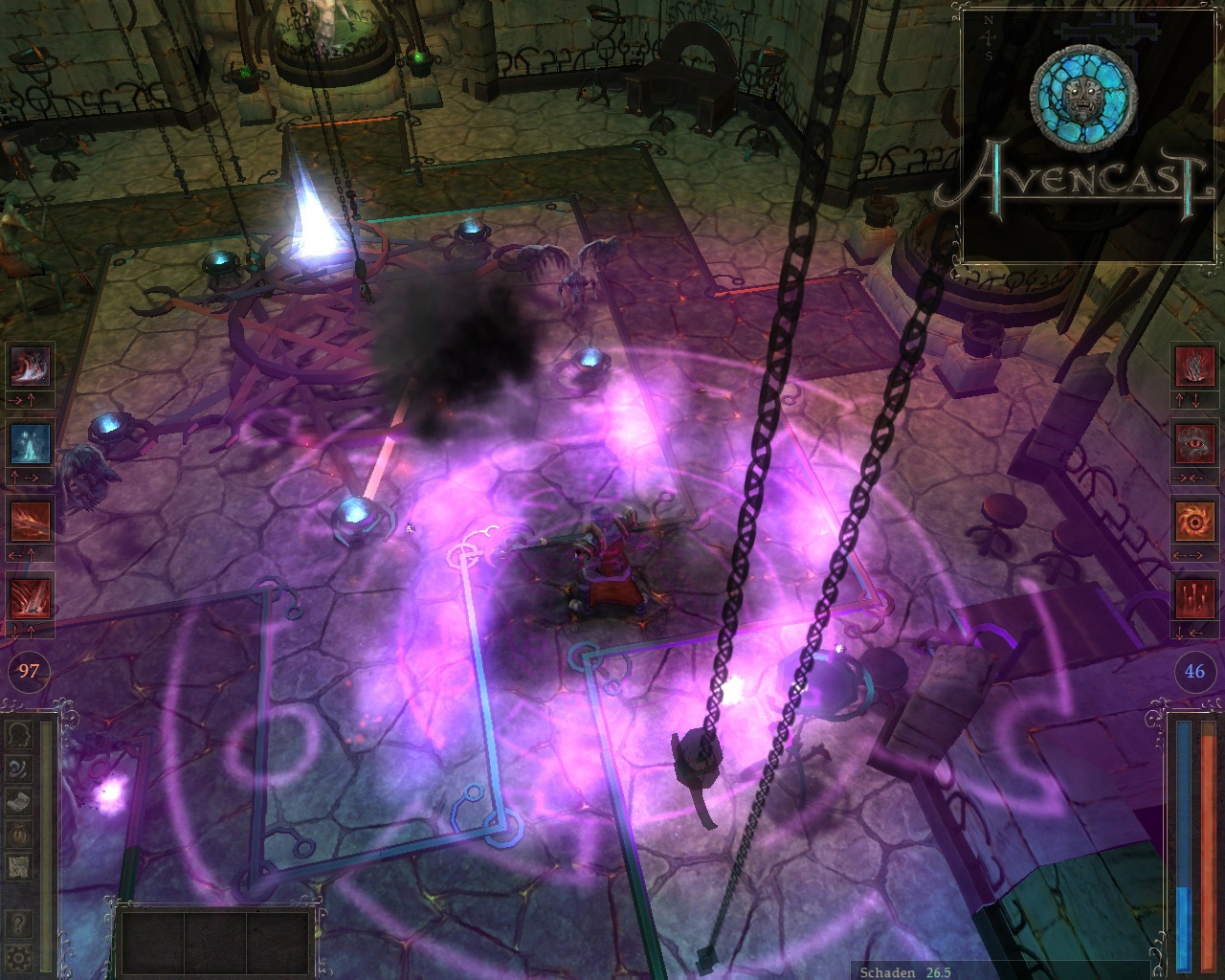
Task: Open the potion flask inventory icon
Action: pos(18,833)
